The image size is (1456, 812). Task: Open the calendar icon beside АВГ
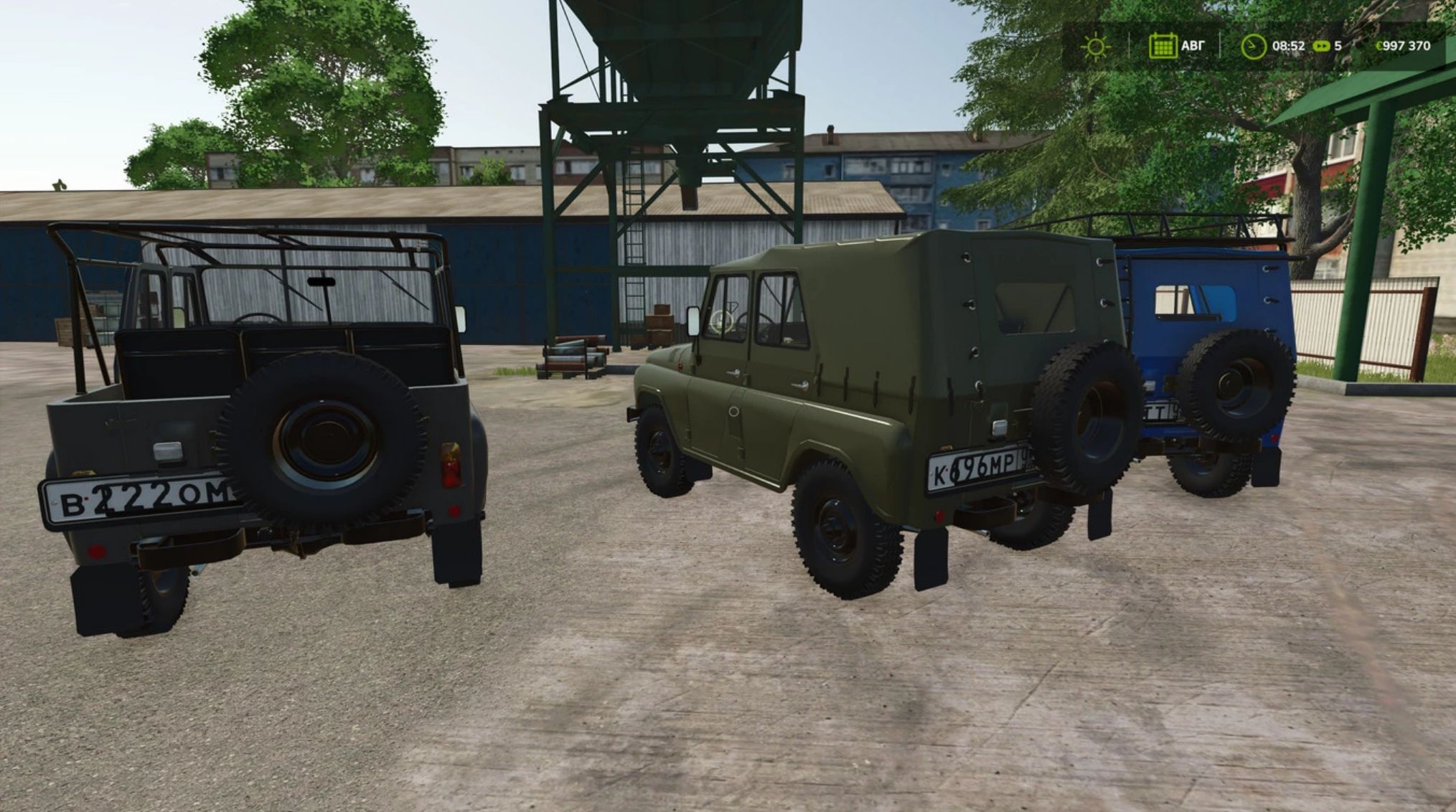1162,46
